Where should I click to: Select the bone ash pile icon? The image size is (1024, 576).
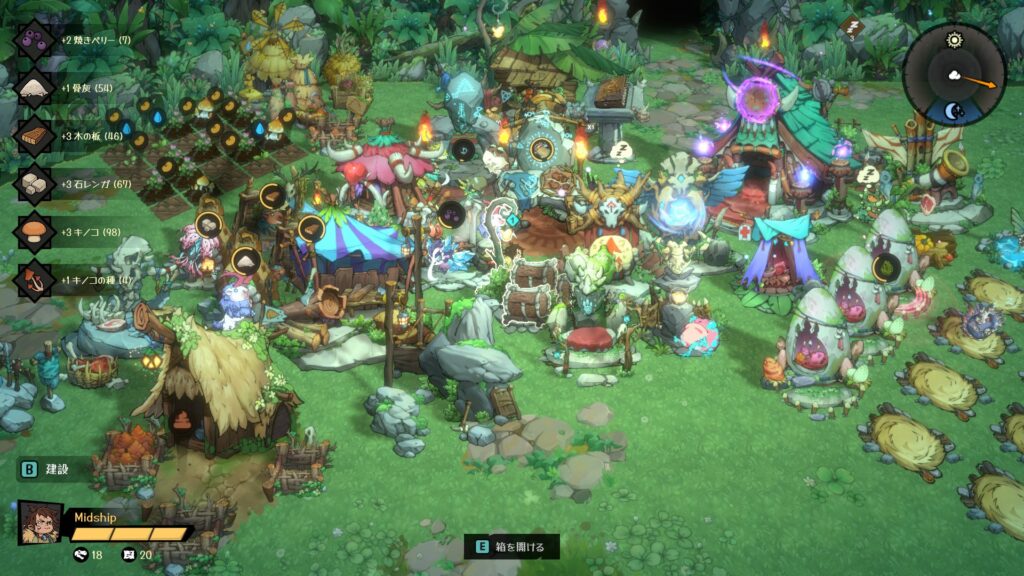(x=36, y=88)
